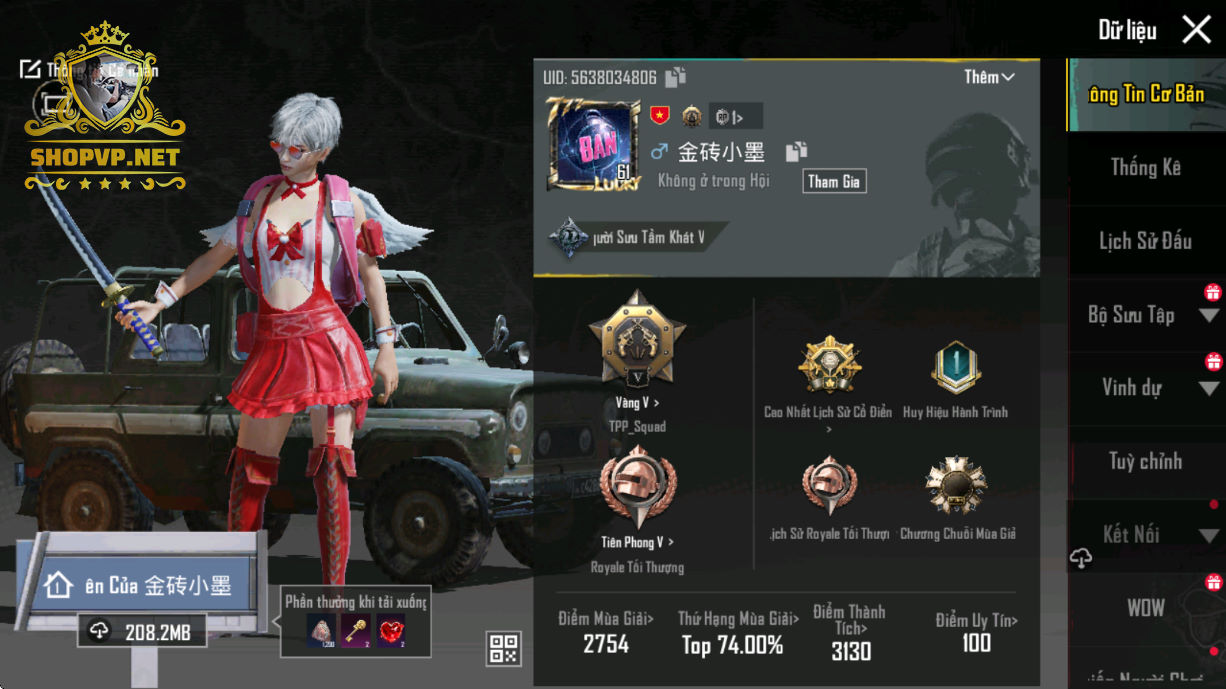View the Tiên Phong V rank badge

637,490
